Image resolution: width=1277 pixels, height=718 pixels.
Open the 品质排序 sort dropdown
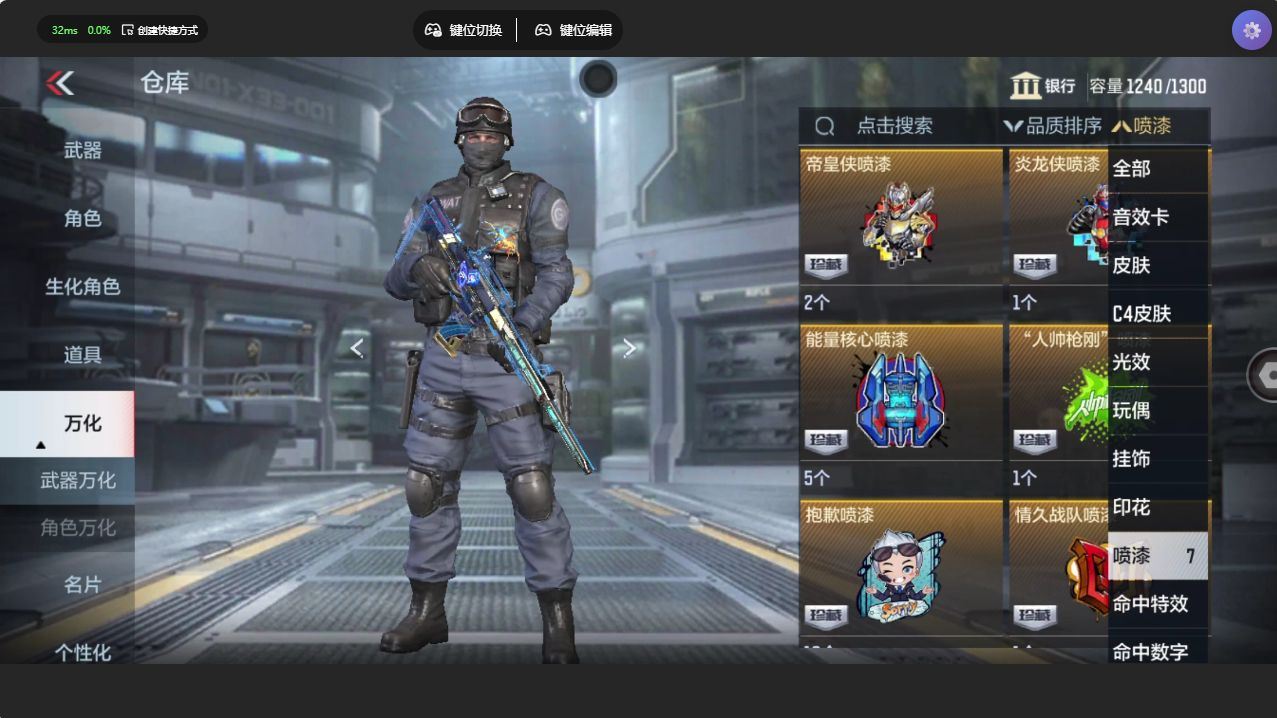point(1053,126)
